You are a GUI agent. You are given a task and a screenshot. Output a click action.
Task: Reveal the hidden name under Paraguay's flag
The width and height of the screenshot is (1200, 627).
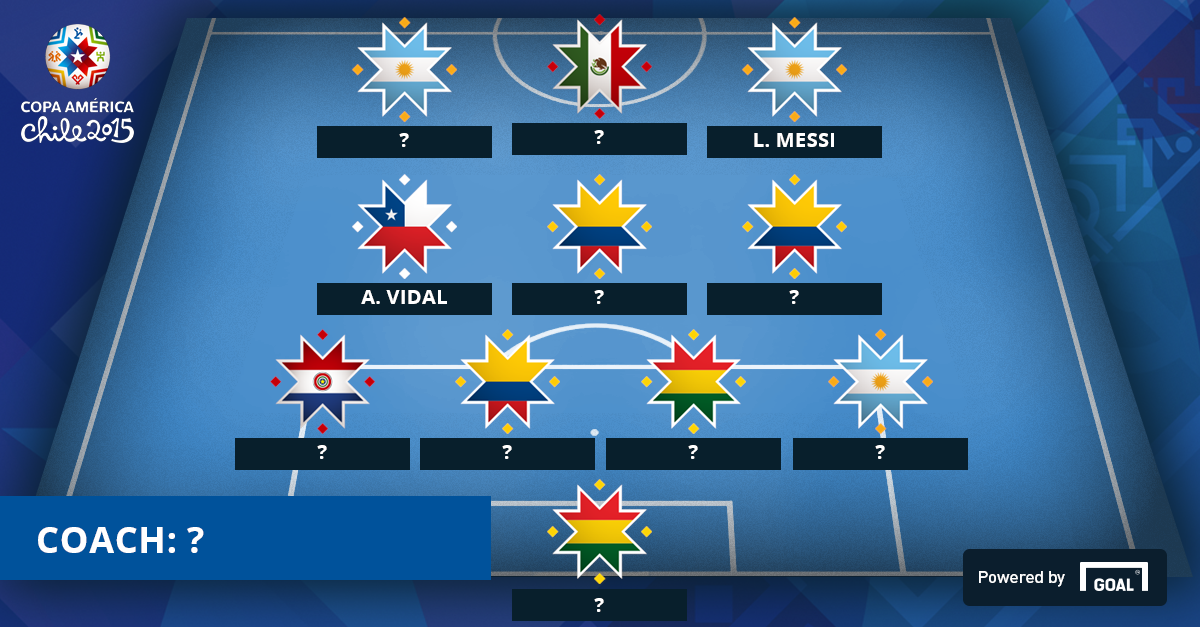322,454
